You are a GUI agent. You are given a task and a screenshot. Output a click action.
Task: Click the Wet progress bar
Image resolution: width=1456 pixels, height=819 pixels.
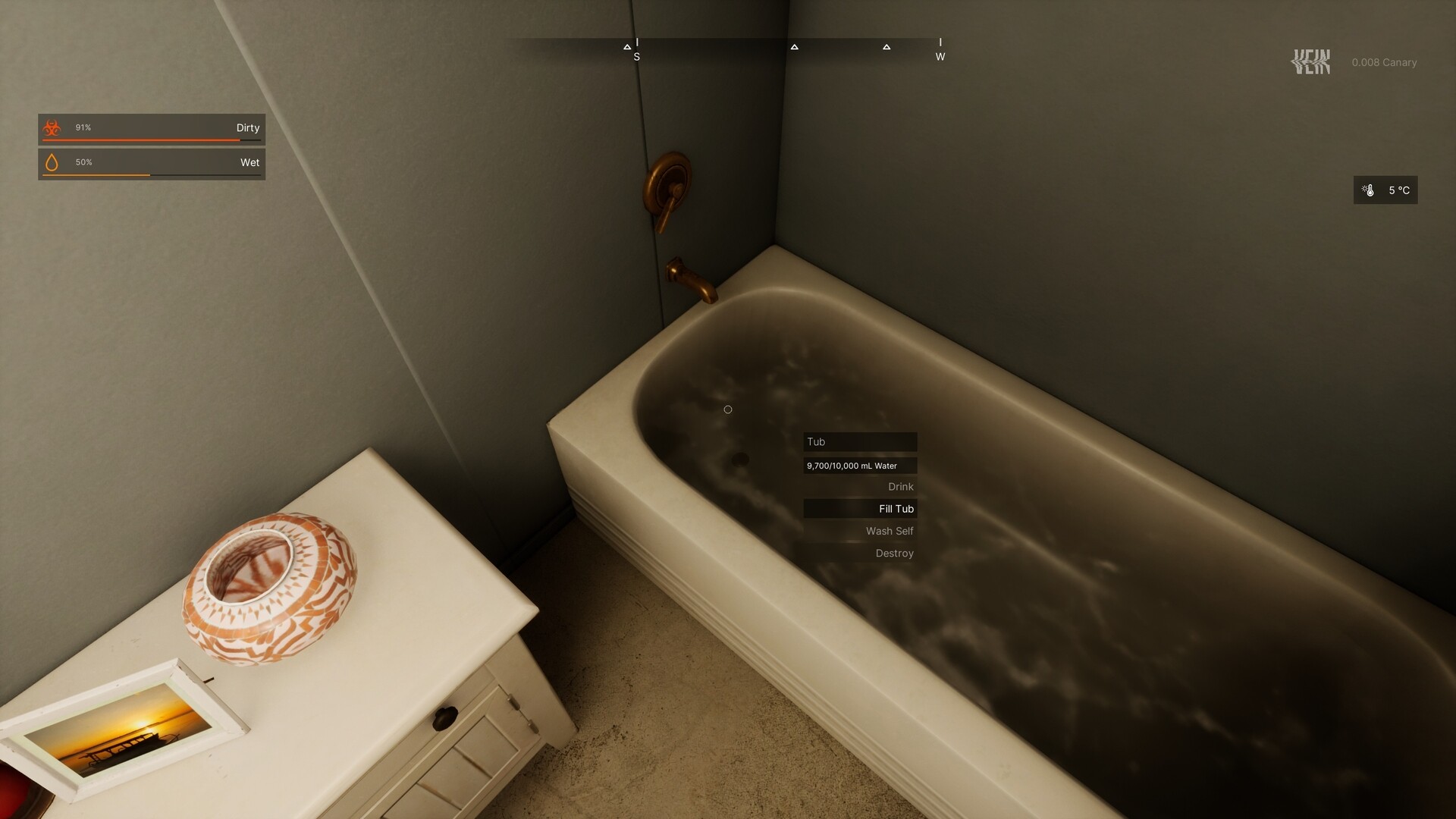pos(152,174)
